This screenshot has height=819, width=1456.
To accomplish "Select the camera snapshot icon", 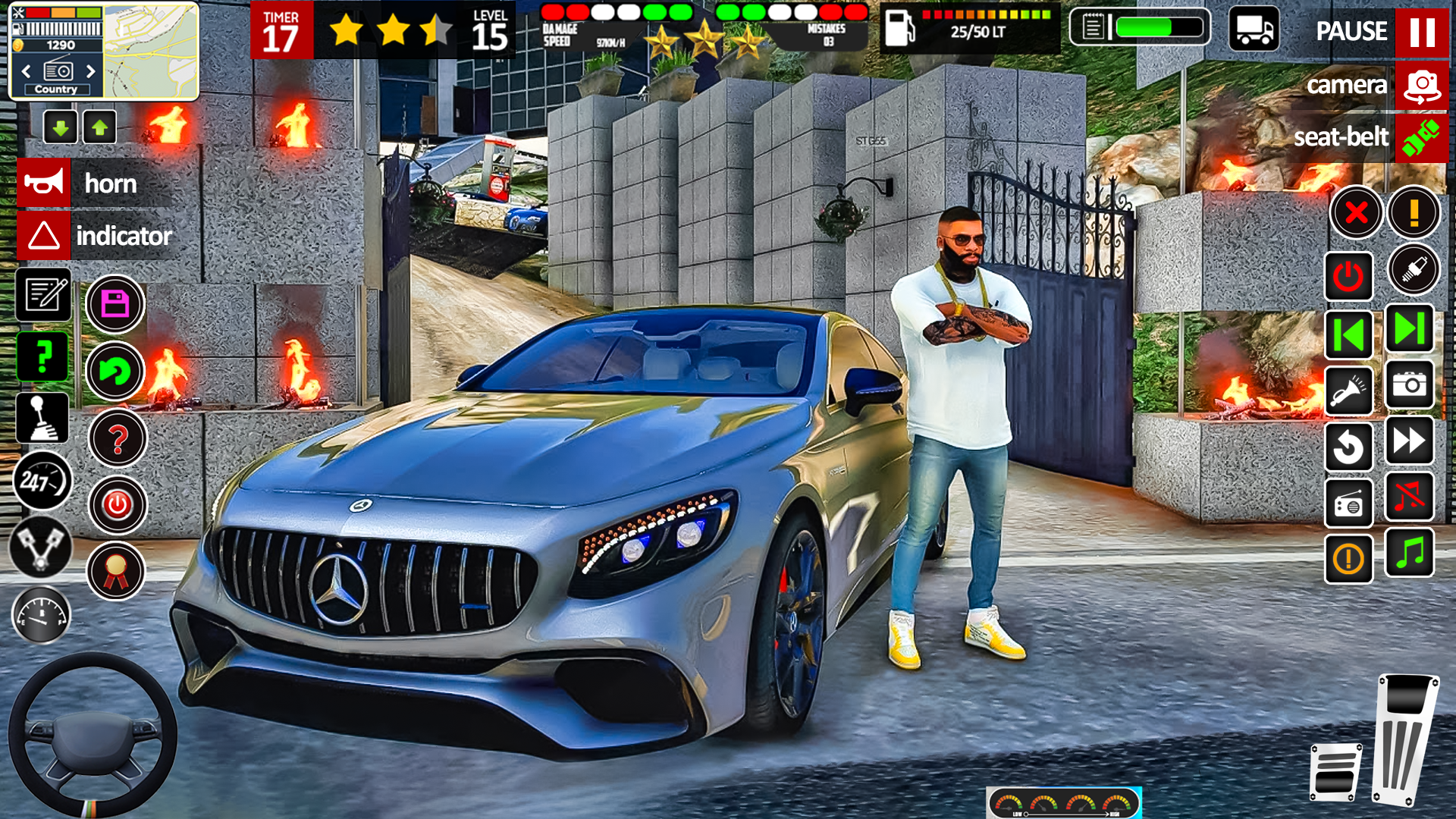I will click(1409, 385).
